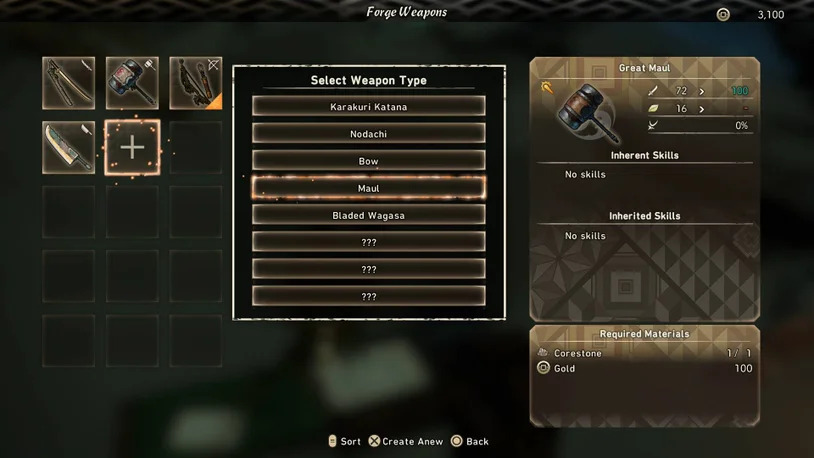This screenshot has height=458, width=814.
Task: Select the thin katana weapon slot
Action: click(x=69, y=83)
